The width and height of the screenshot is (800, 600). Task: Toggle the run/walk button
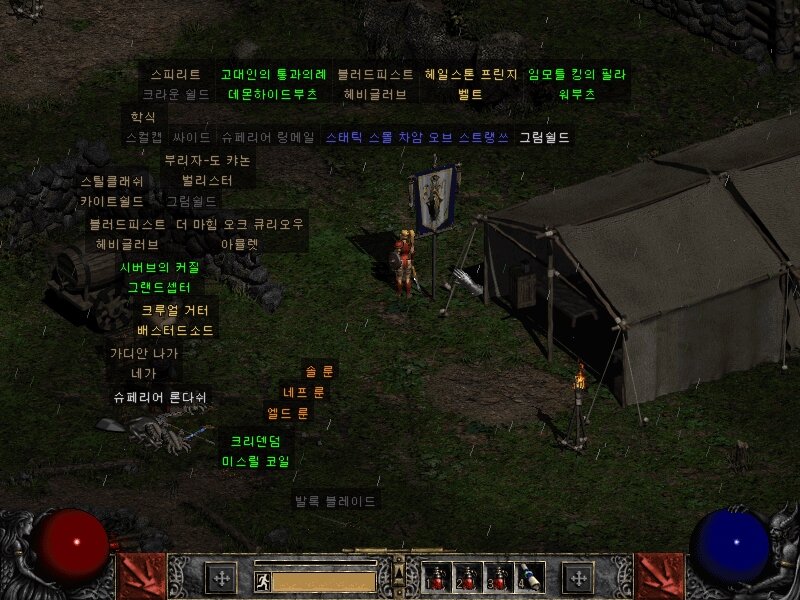pos(262,580)
